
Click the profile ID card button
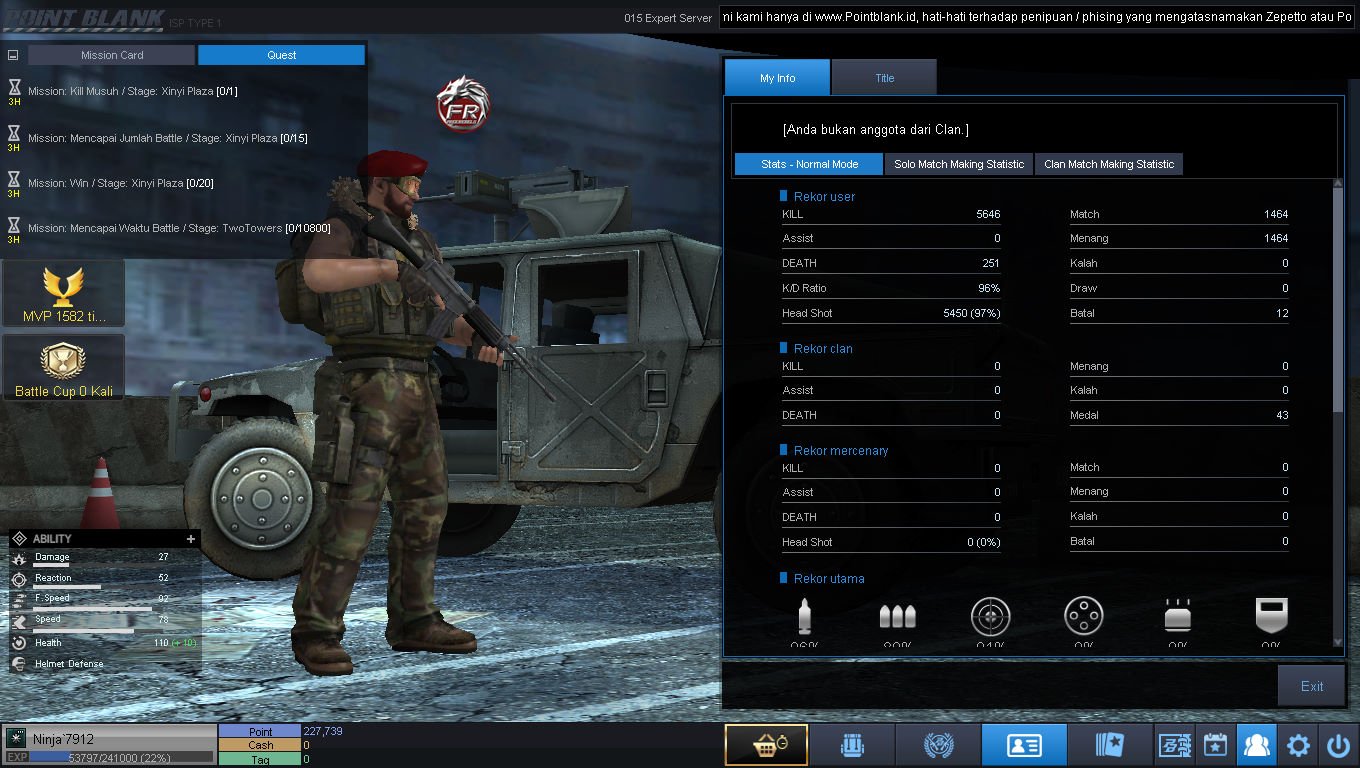click(x=1024, y=745)
